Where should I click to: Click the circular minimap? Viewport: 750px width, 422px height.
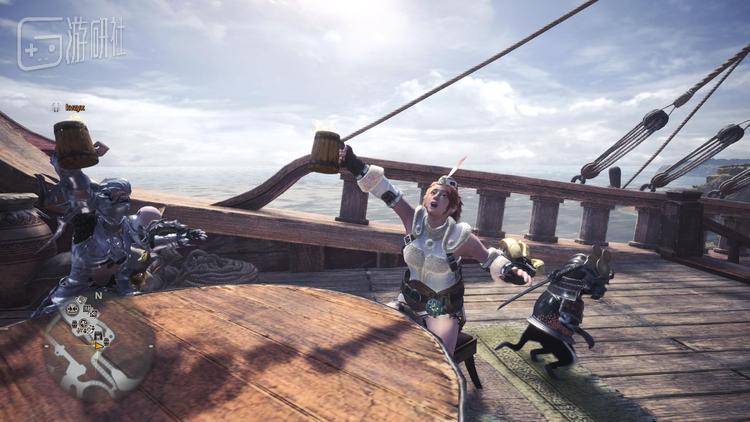click(x=98, y=345)
